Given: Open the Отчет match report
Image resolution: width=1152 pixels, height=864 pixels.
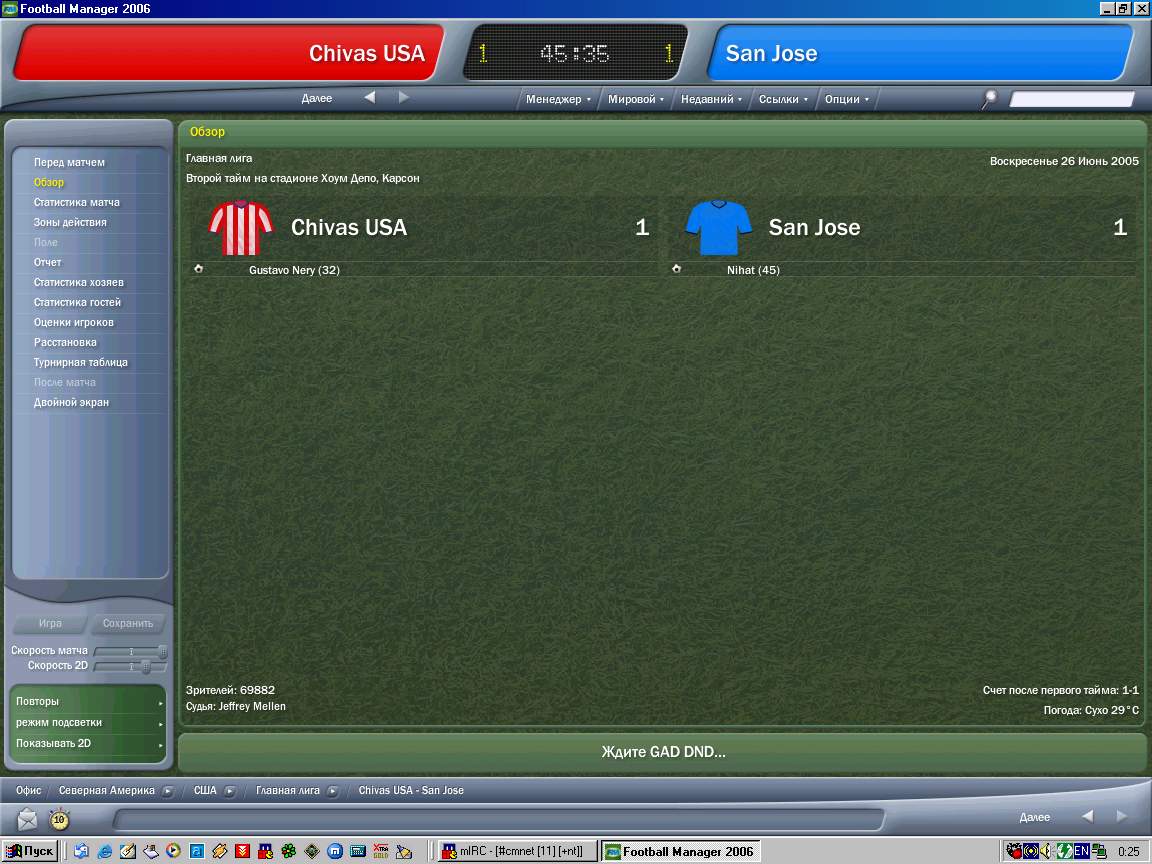Looking at the screenshot, I should click(x=48, y=262).
